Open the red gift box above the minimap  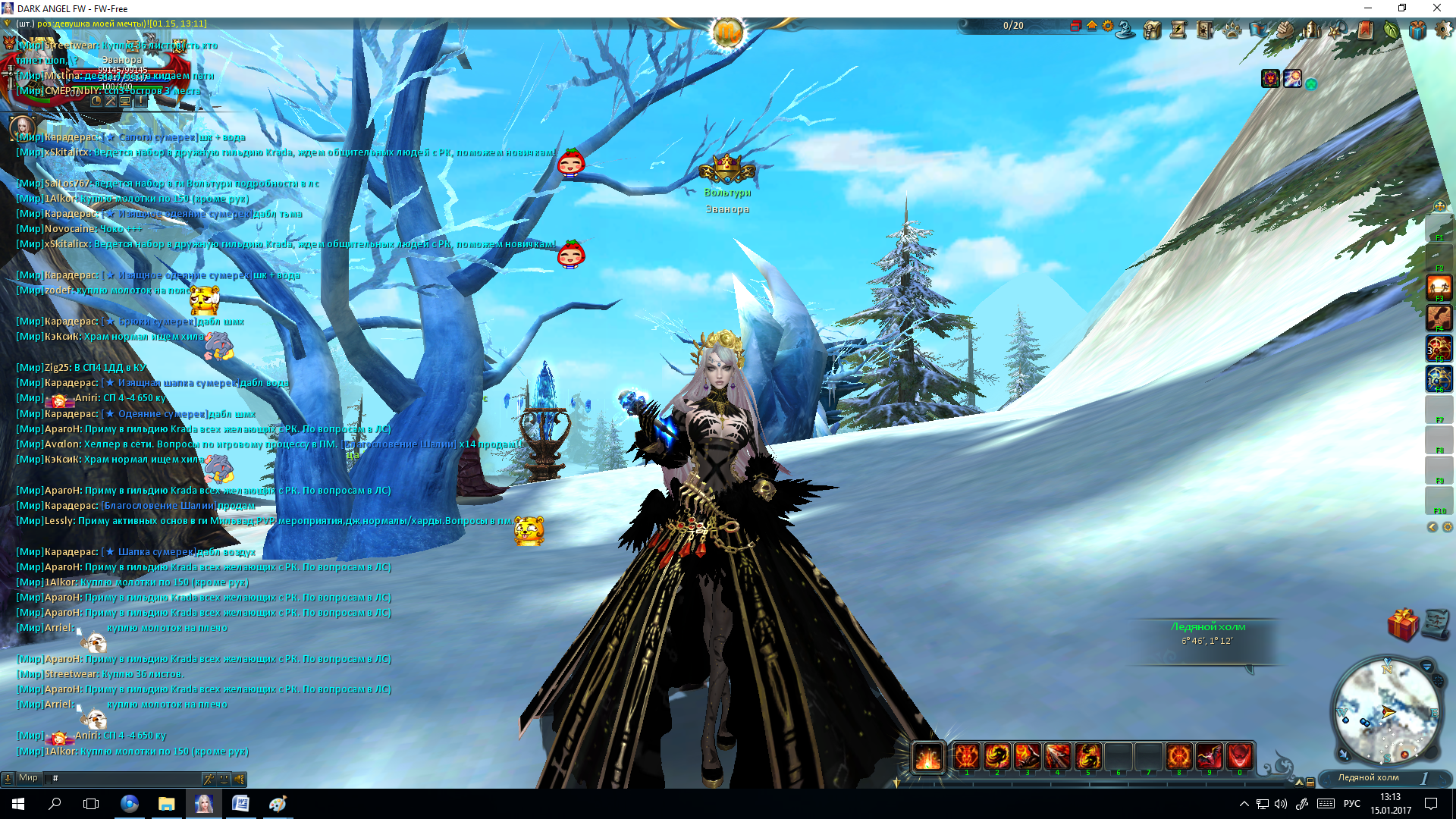(x=1402, y=625)
